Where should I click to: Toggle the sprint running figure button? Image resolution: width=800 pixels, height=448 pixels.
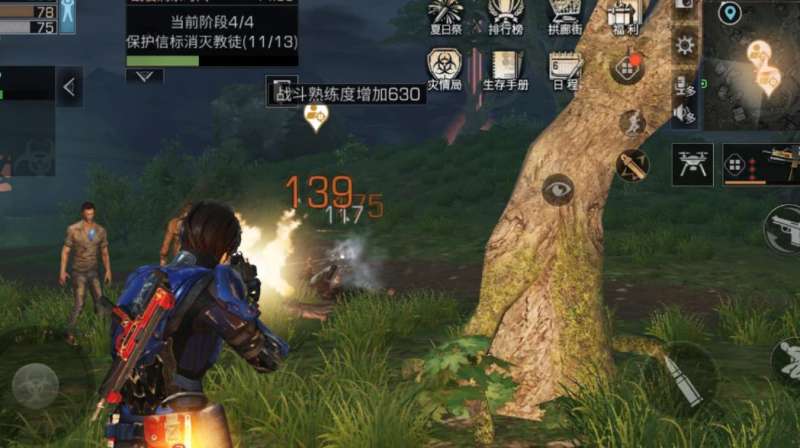pyautogui.click(x=632, y=123)
